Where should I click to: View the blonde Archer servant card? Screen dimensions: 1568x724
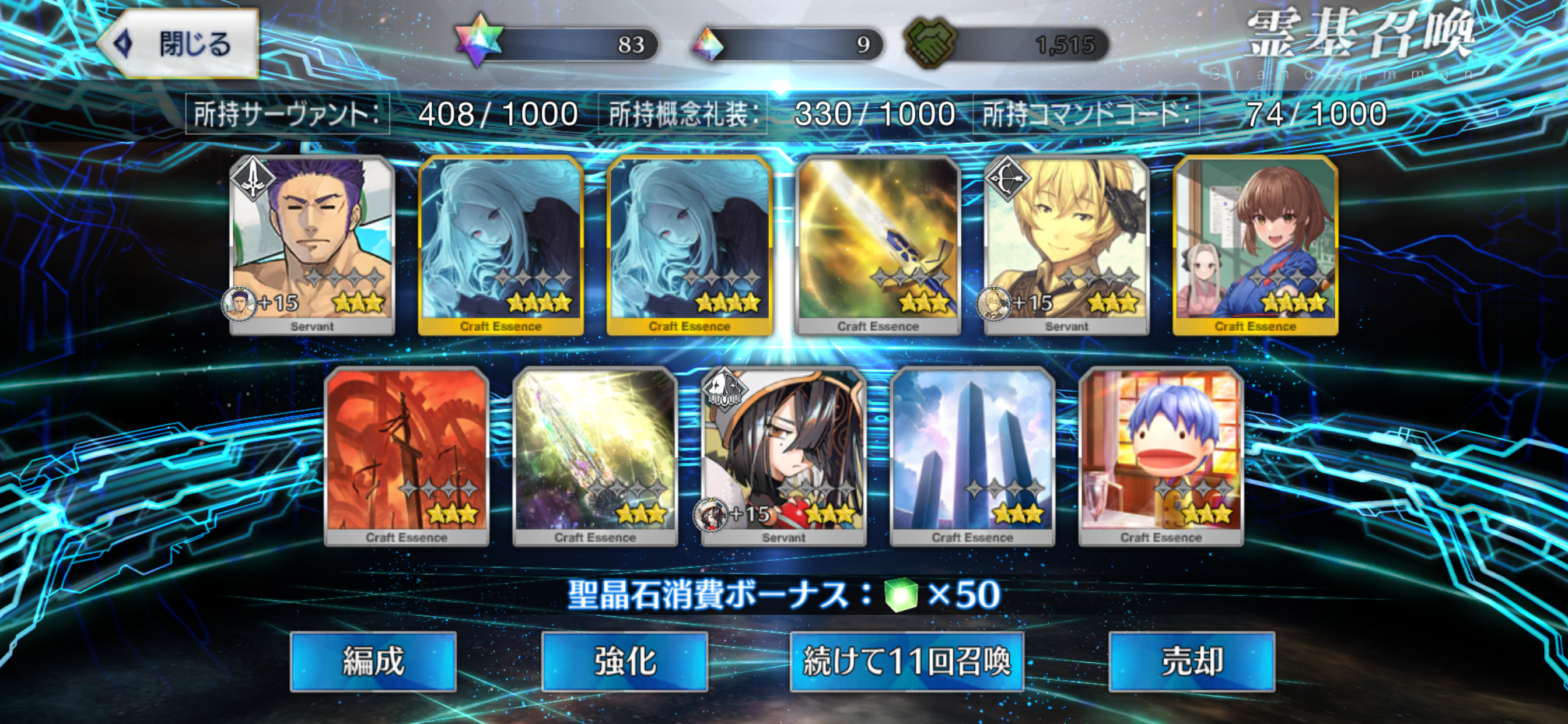point(1066,243)
